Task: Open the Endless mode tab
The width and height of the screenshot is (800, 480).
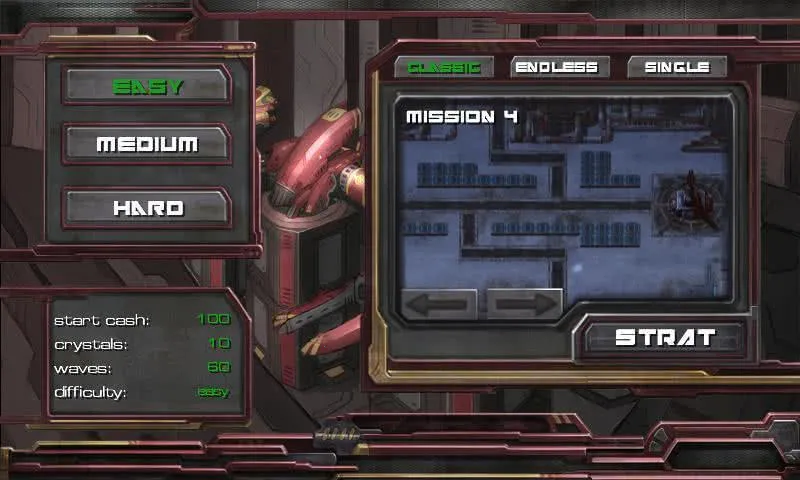Action: point(555,67)
